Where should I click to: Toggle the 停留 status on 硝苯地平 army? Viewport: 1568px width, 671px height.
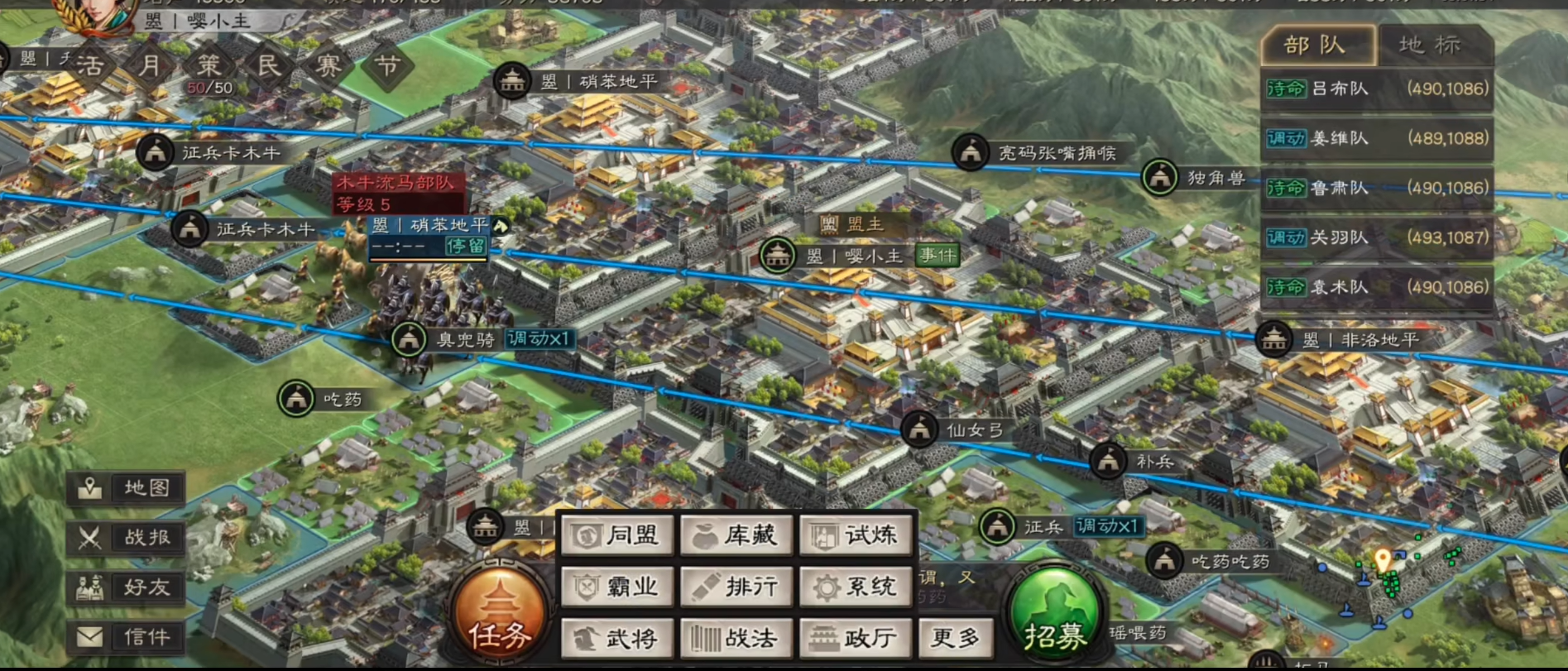pyautogui.click(x=464, y=246)
